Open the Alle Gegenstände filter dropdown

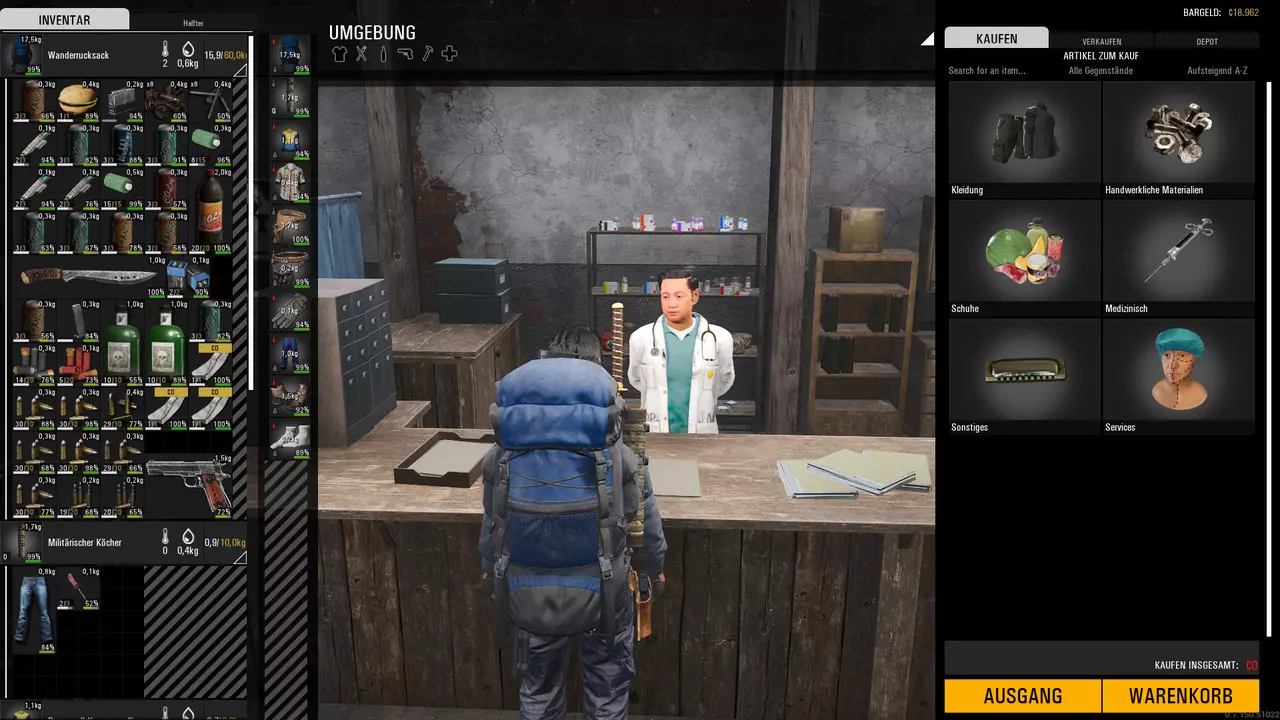[x=1100, y=71]
